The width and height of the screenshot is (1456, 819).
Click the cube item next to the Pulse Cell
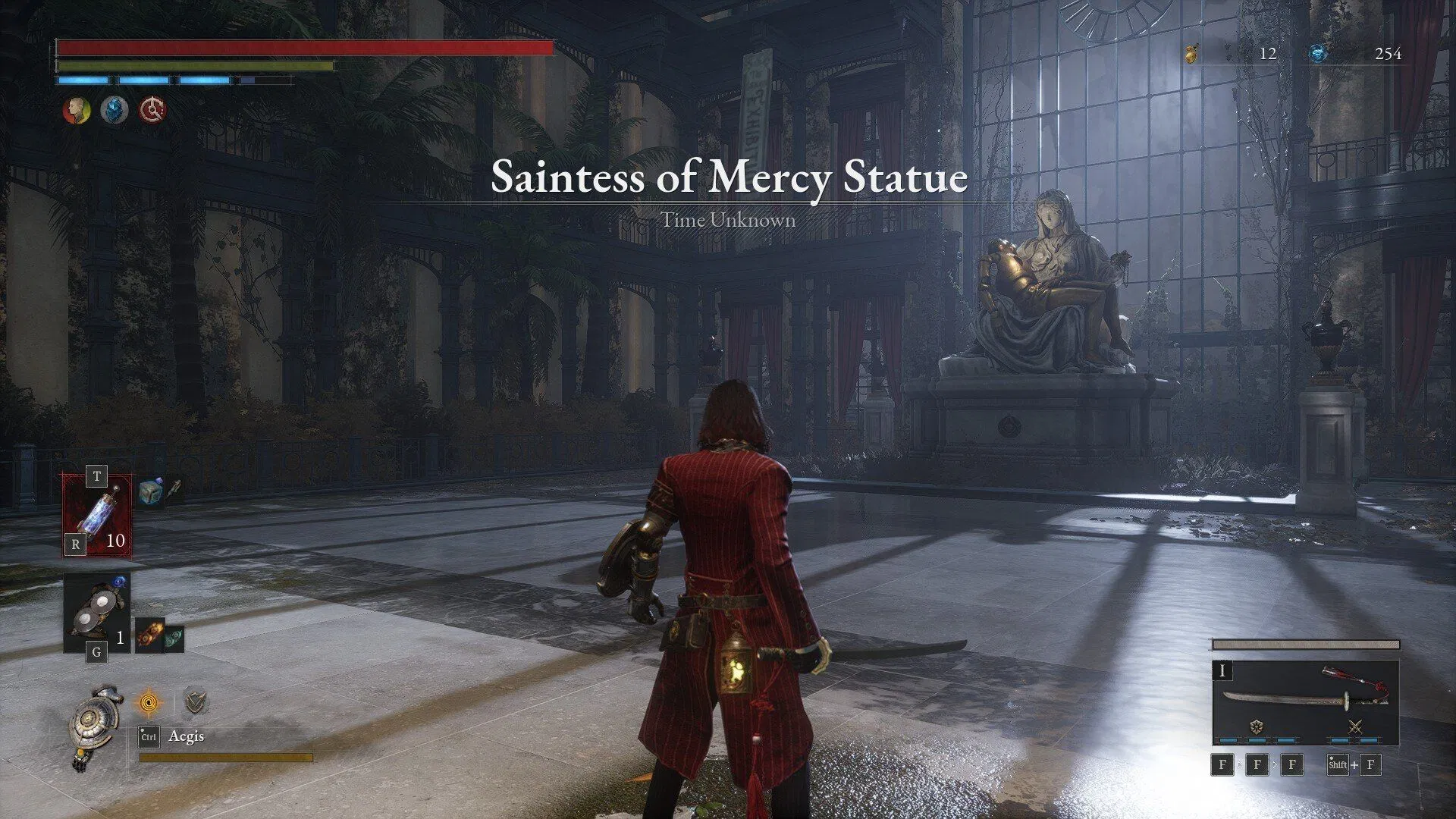(x=151, y=491)
